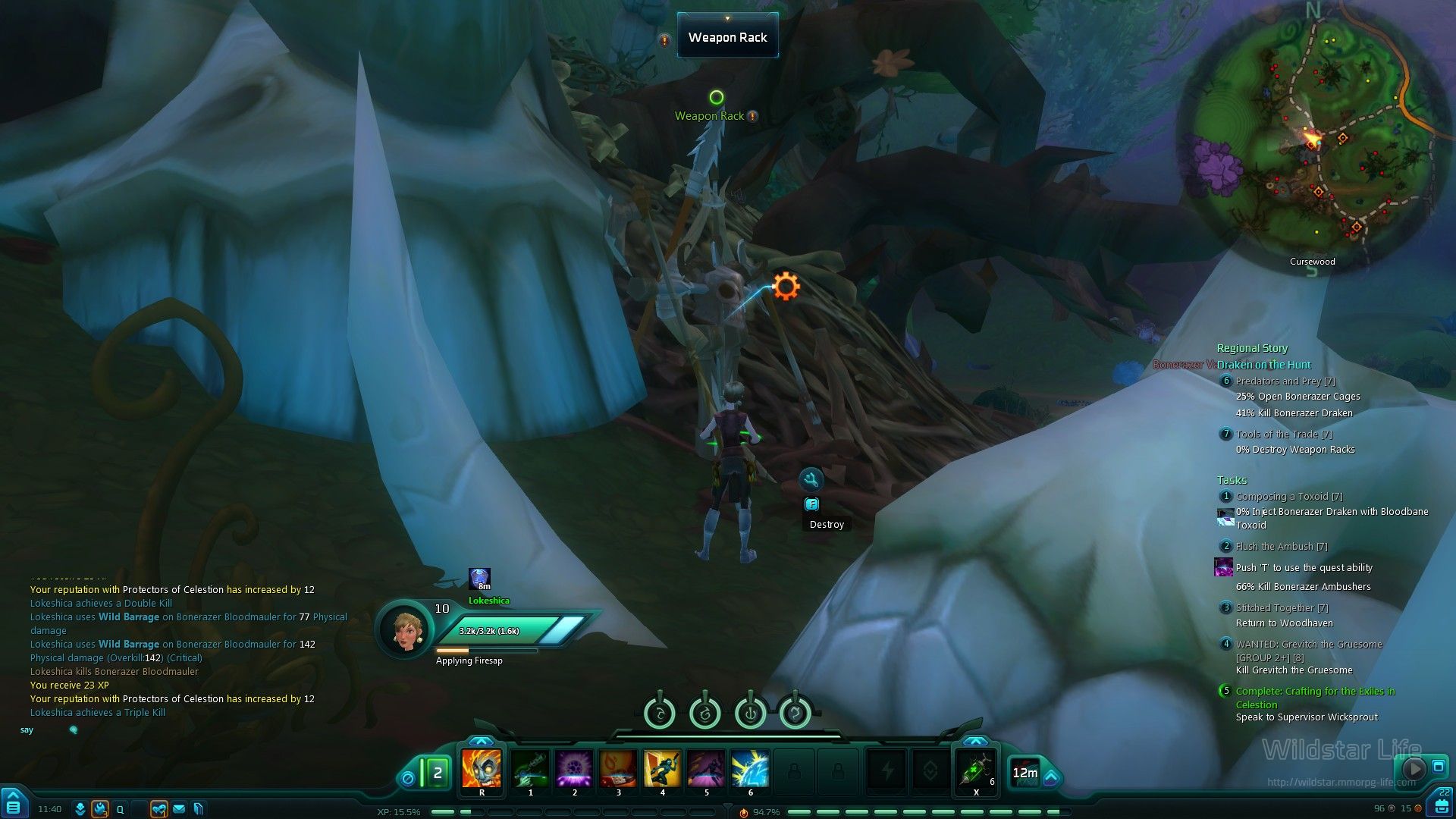Select the Tools of the Trade quest entry

[x=1284, y=435]
